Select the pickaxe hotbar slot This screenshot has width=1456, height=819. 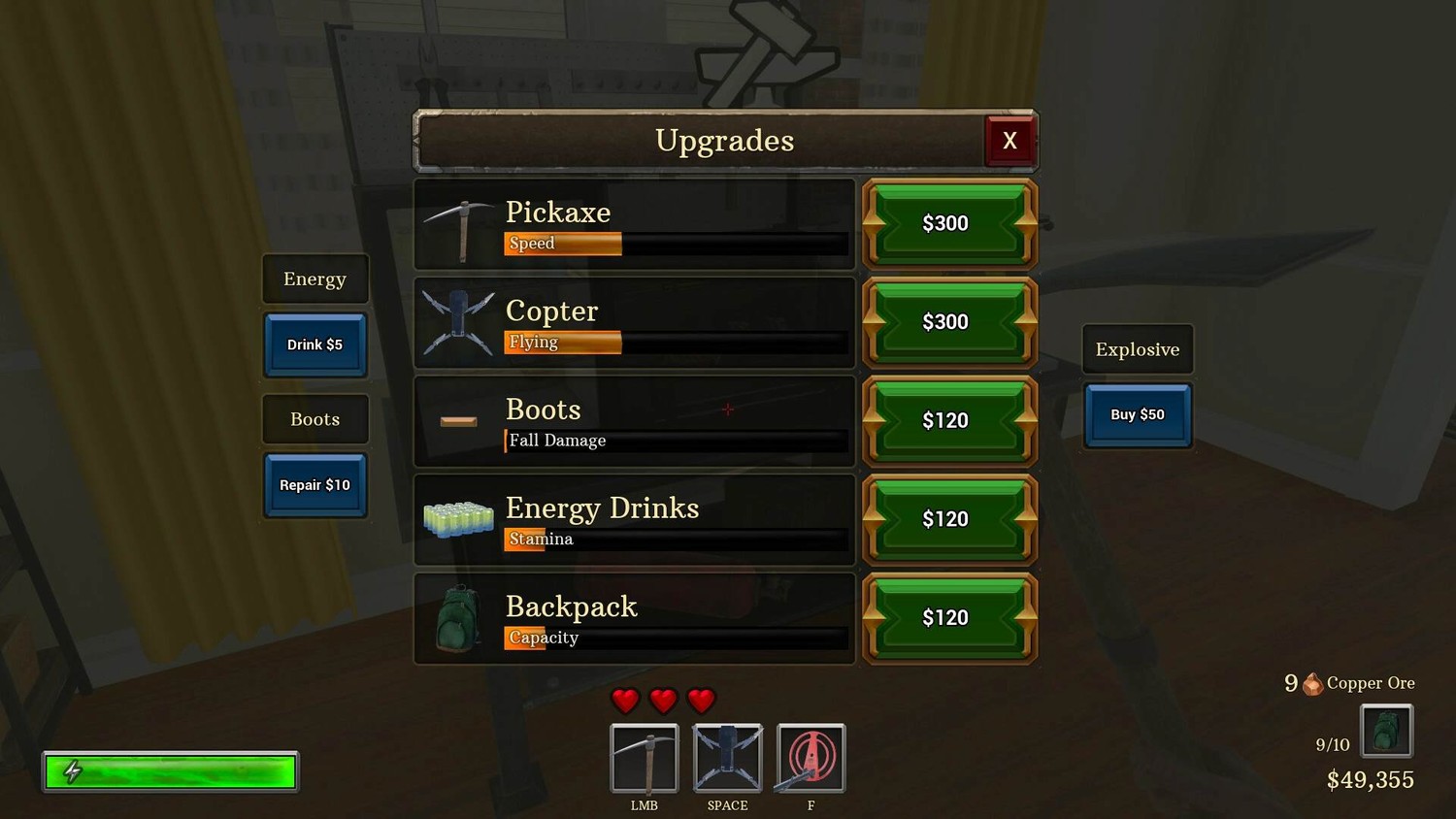[x=645, y=758]
